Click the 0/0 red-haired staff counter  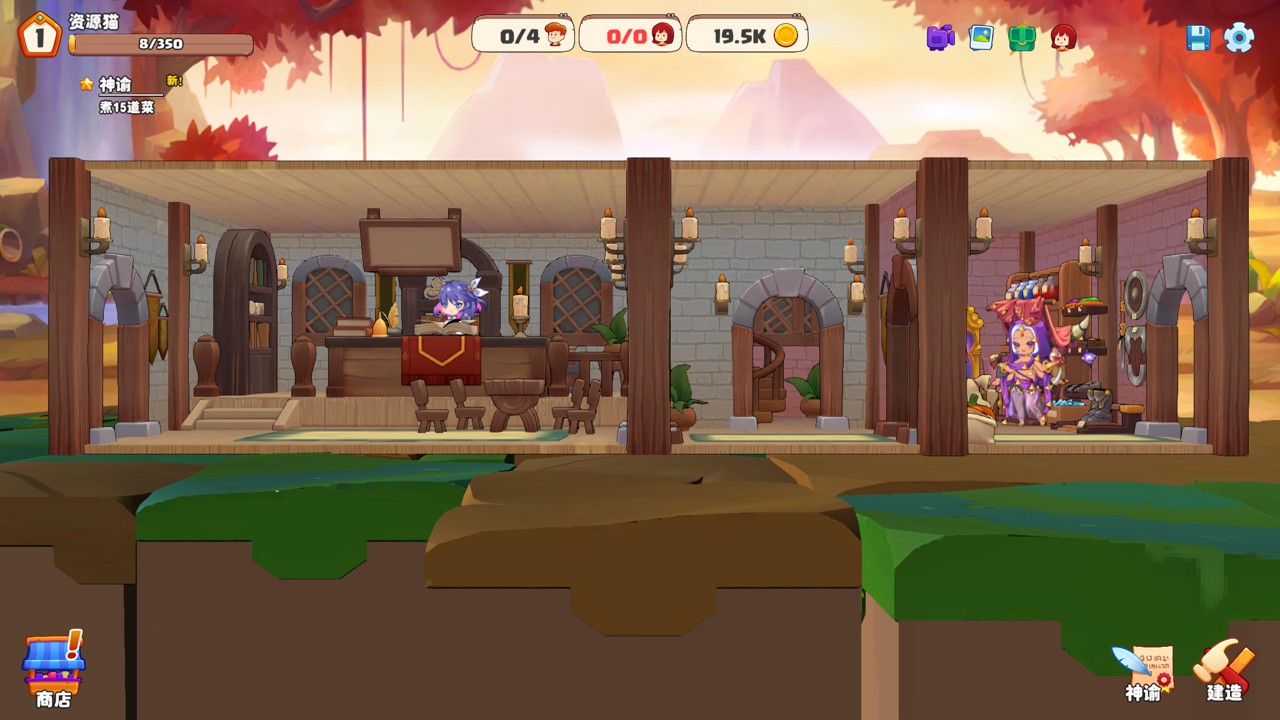click(630, 36)
